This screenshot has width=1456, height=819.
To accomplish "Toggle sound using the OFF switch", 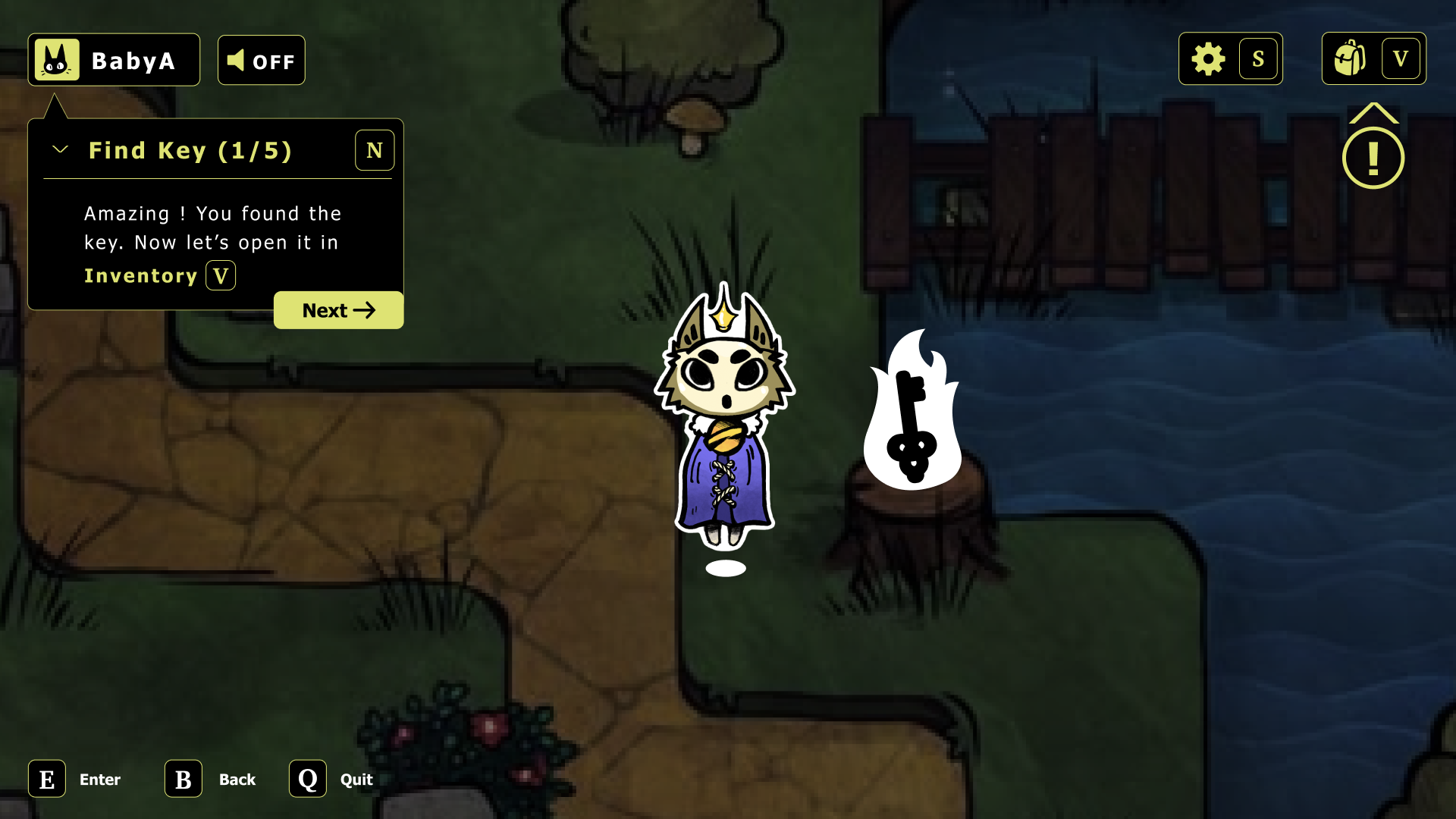I will point(261,59).
